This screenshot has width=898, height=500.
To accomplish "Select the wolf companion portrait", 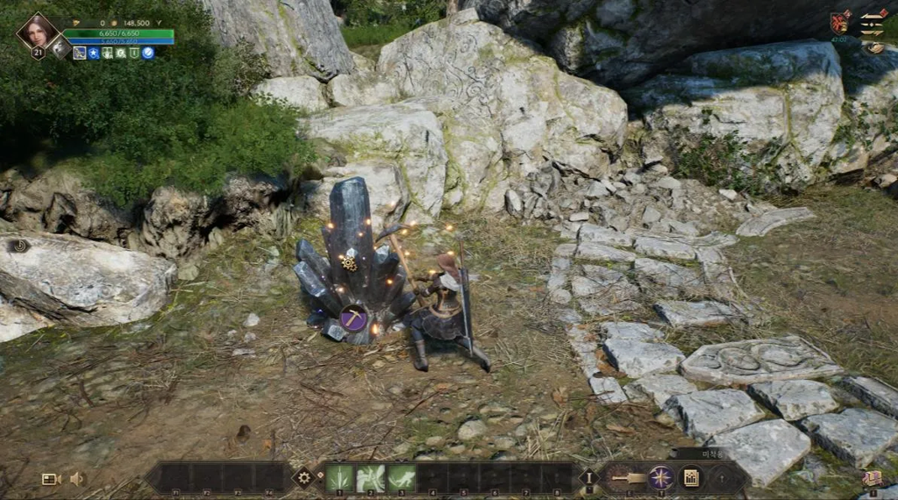I will (60, 47).
